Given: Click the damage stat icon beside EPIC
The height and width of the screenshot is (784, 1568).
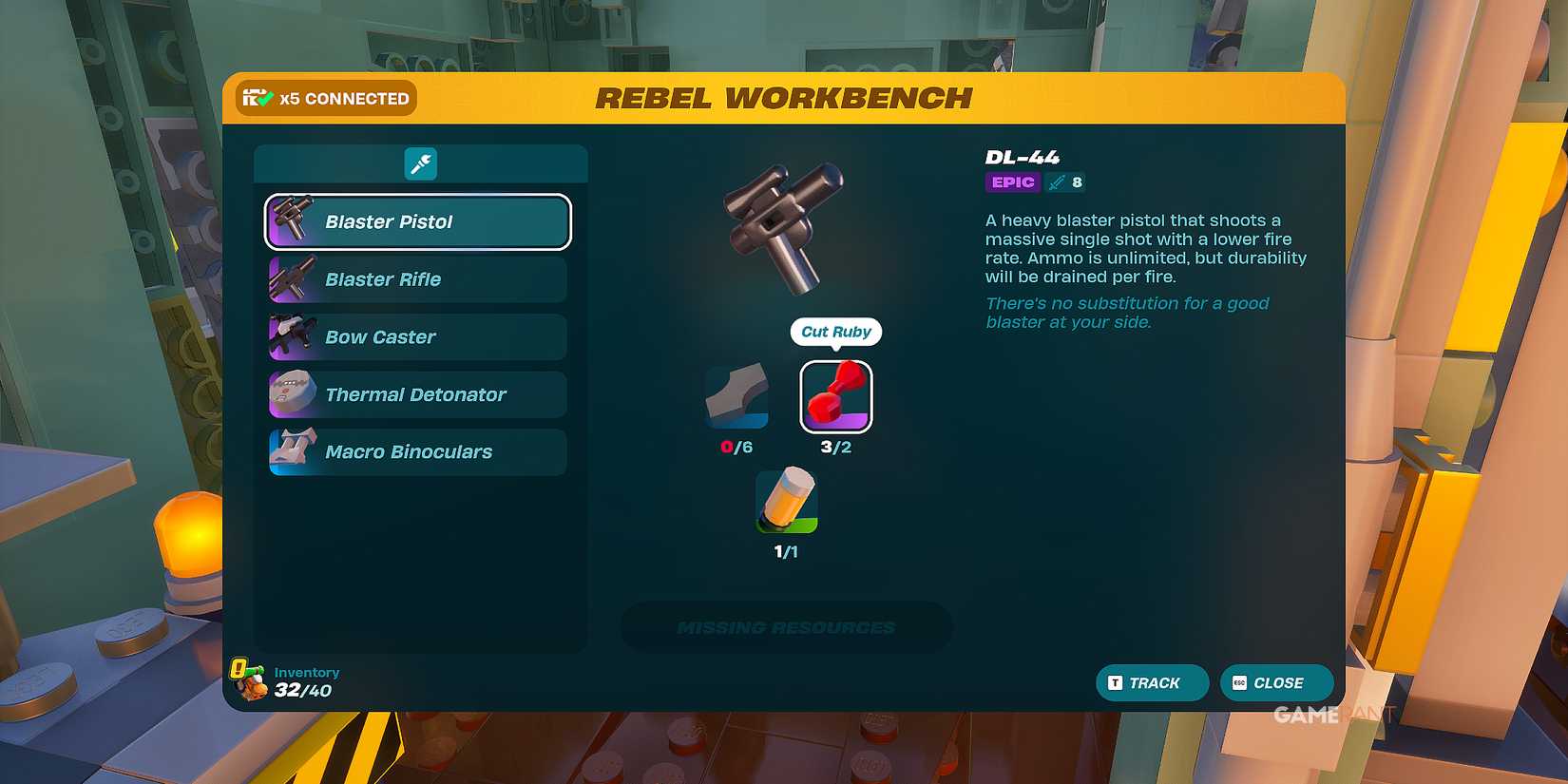Looking at the screenshot, I should tap(1058, 182).
